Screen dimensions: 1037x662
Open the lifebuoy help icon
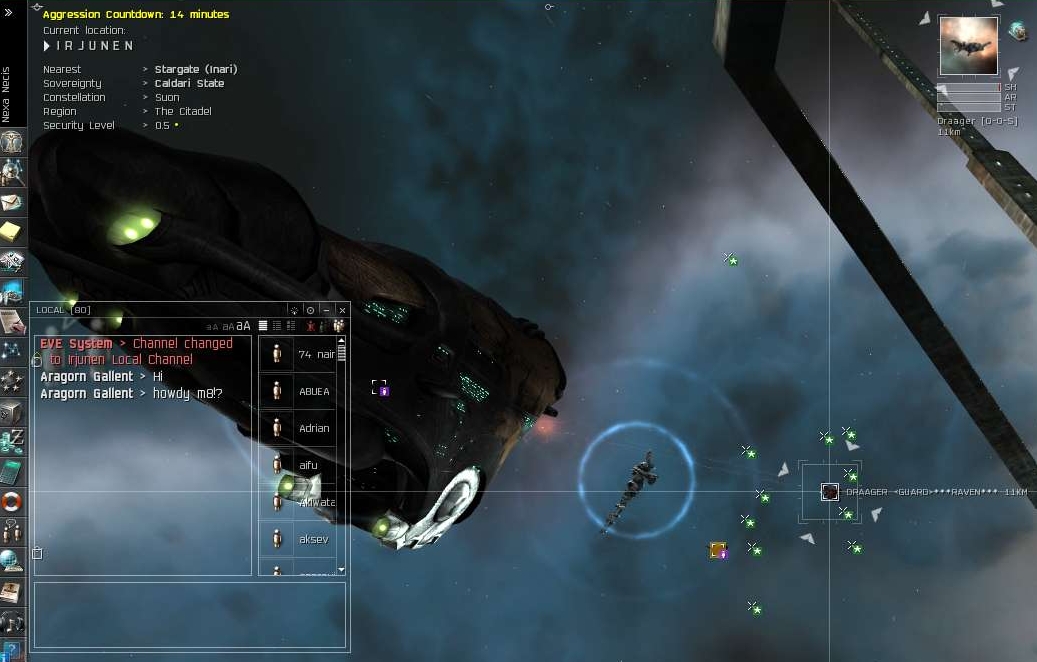click(12, 500)
